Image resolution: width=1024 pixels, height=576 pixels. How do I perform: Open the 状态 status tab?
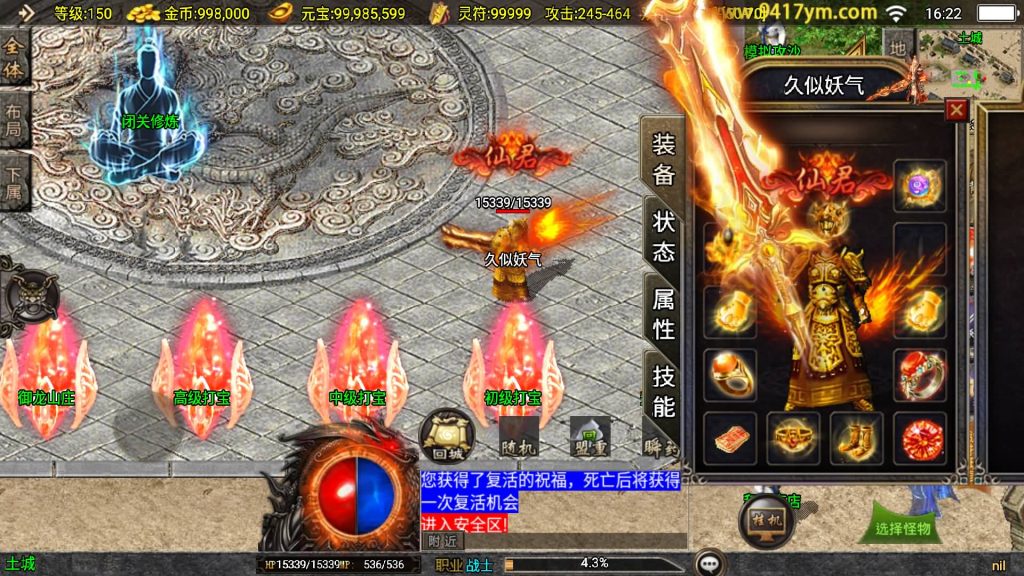point(663,236)
